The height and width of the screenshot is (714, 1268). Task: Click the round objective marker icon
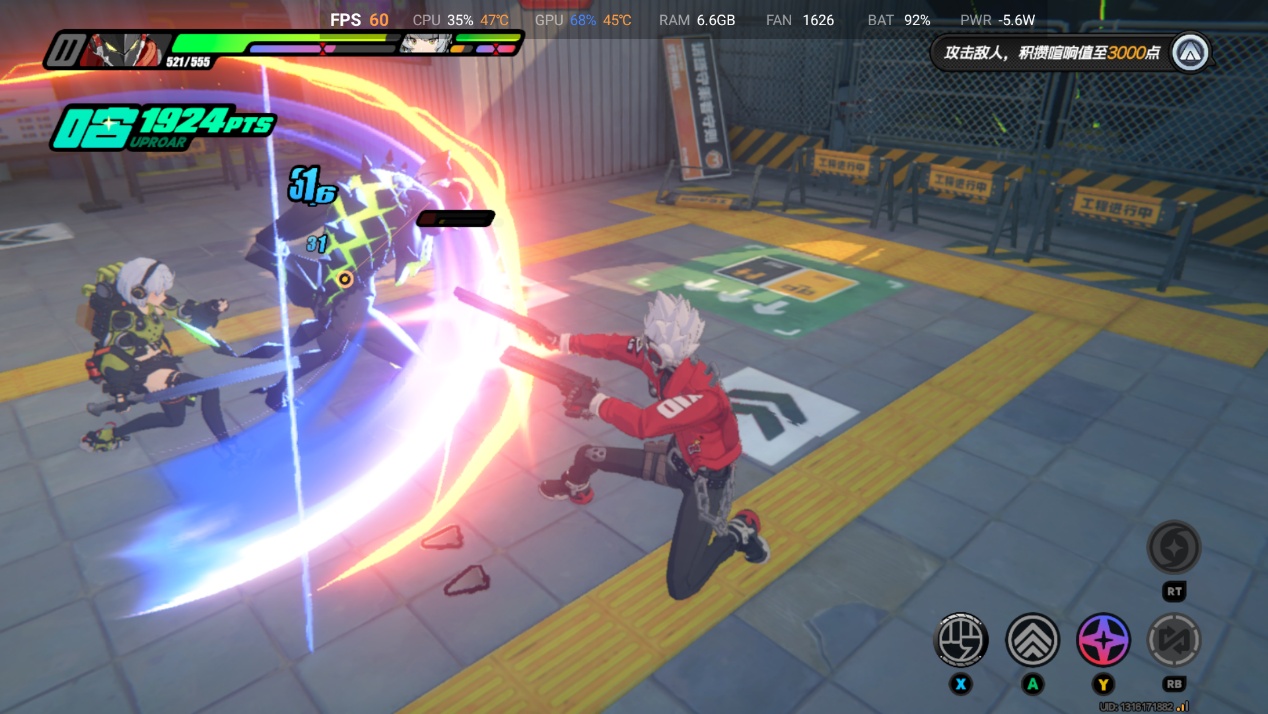point(1190,53)
